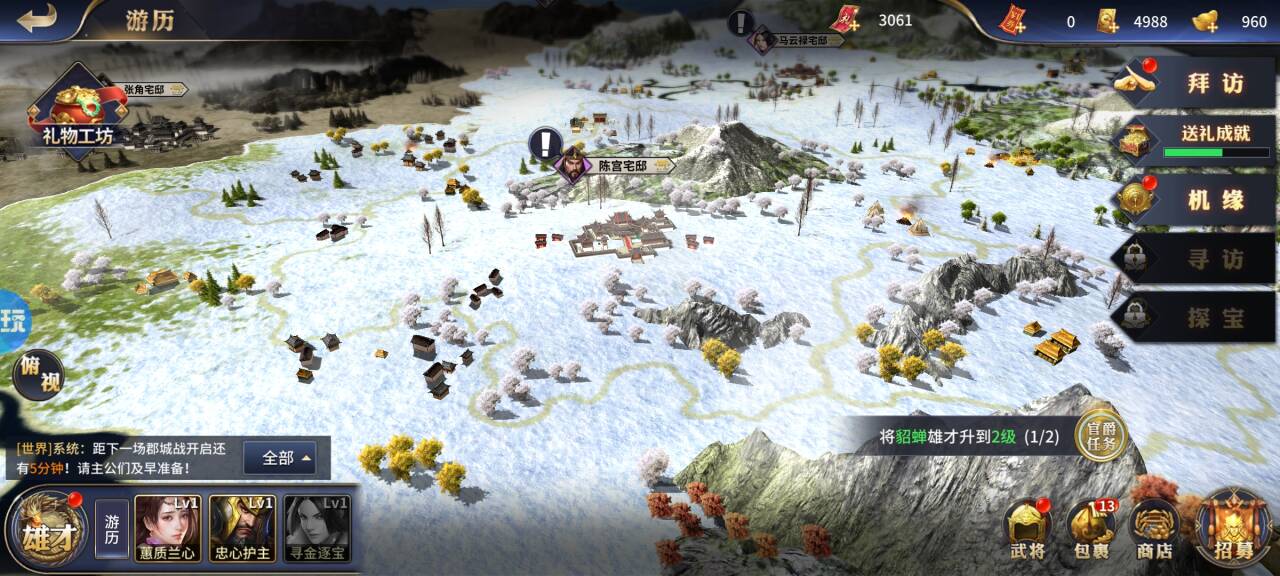The height and width of the screenshot is (576, 1280).
Task: Open the 拜访 visit menu
Action: 1195,82
